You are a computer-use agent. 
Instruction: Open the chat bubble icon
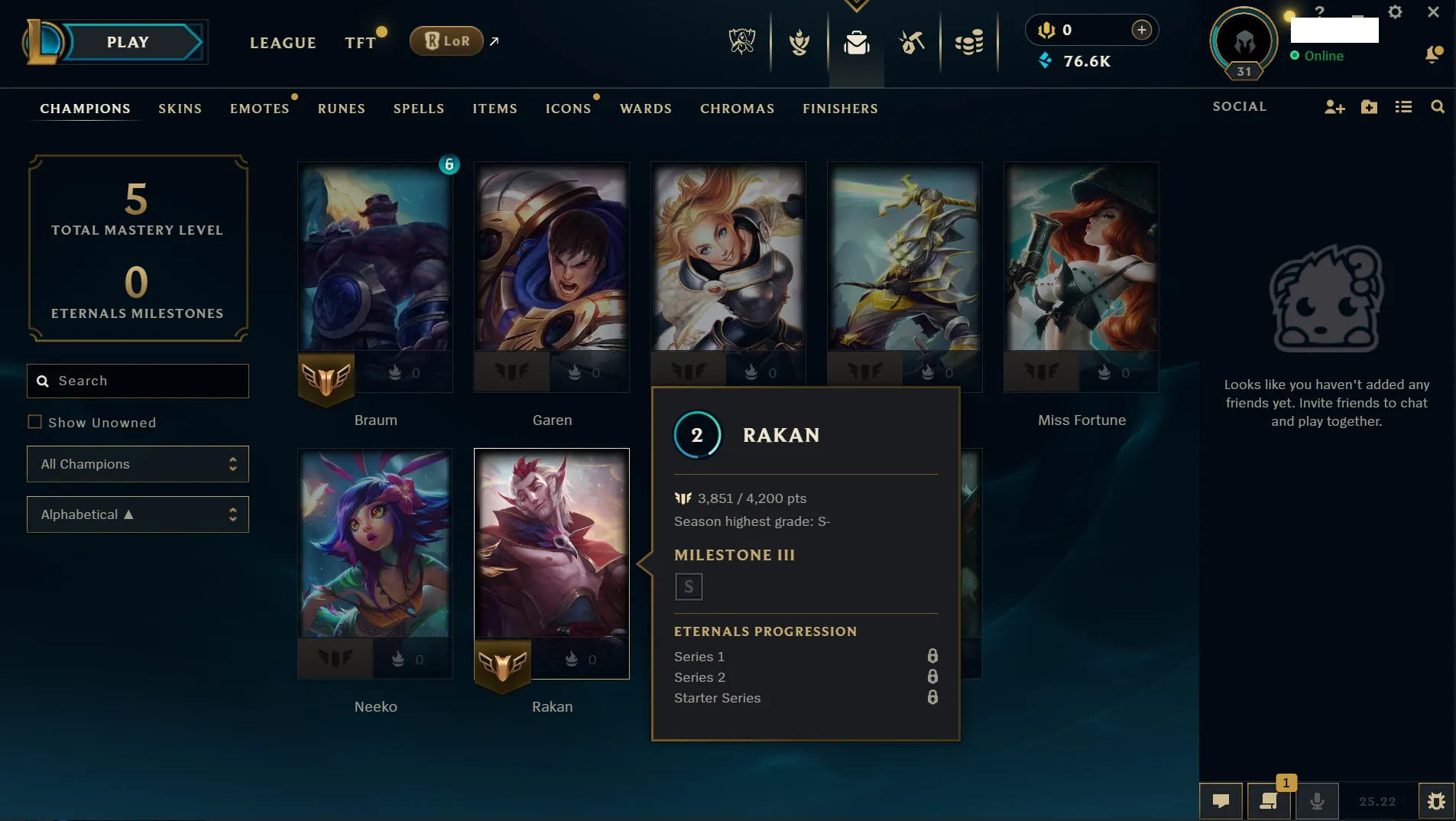tap(1221, 801)
